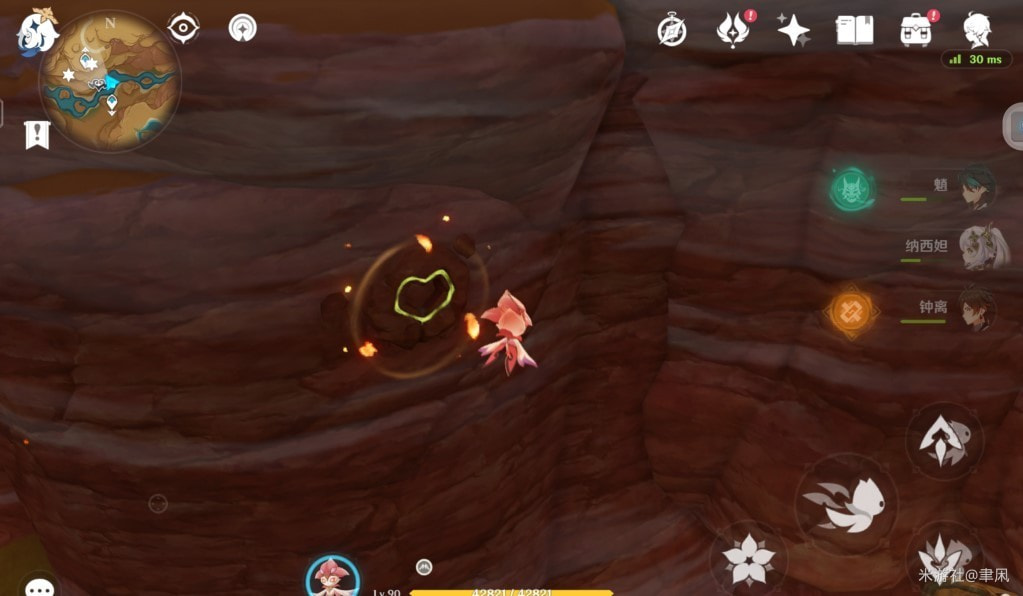The height and width of the screenshot is (596, 1023).
Task: Open the backpack inventory
Action: pos(915,30)
